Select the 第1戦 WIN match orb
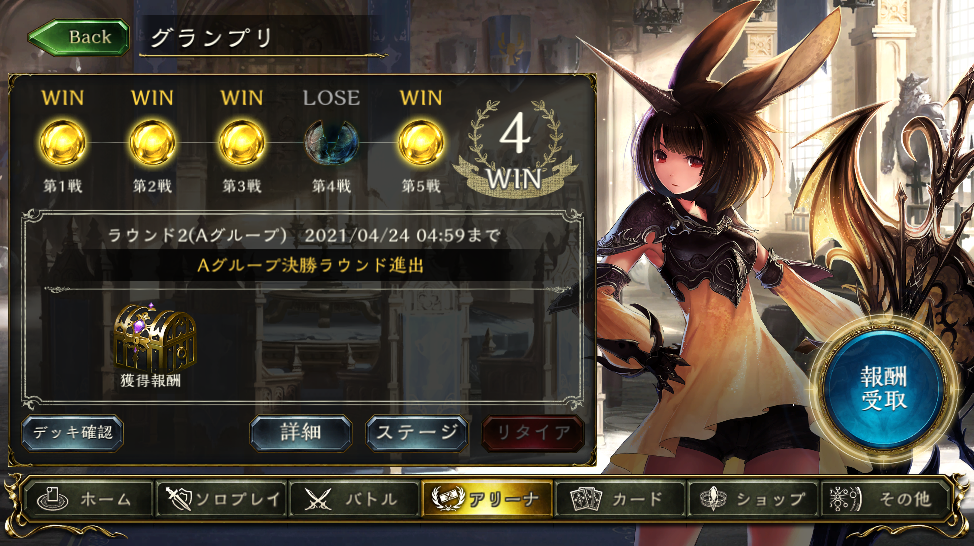 [62, 143]
